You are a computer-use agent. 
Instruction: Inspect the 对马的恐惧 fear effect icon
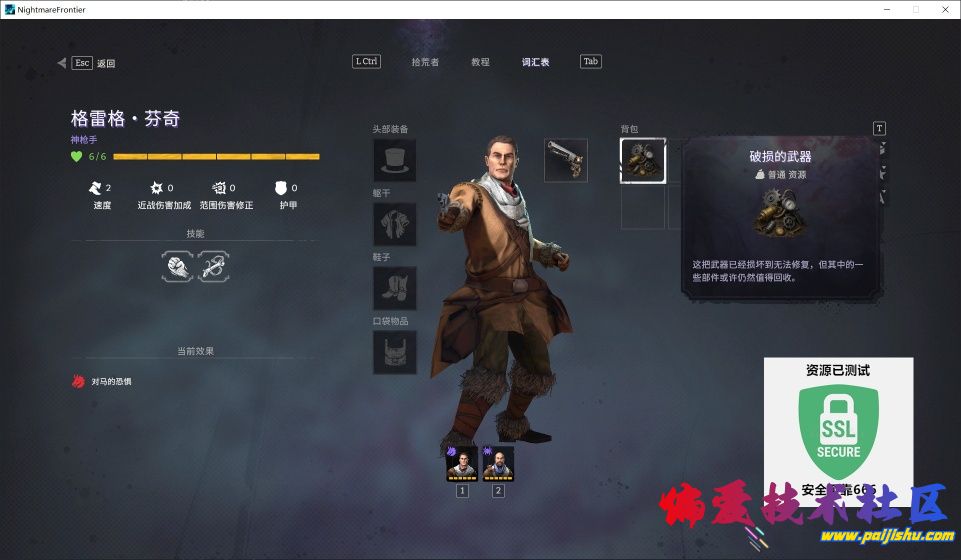(x=77, y=381)
